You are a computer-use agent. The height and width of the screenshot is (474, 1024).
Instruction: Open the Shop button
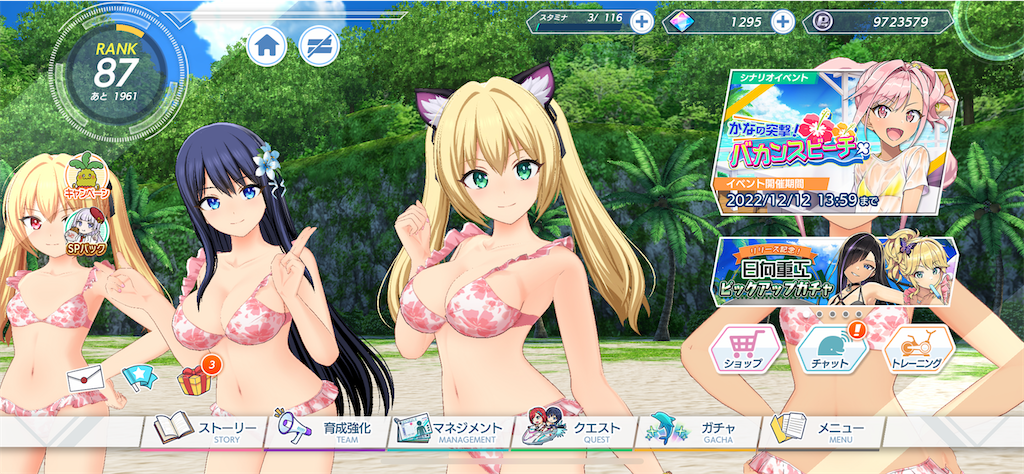pos(743,350)
